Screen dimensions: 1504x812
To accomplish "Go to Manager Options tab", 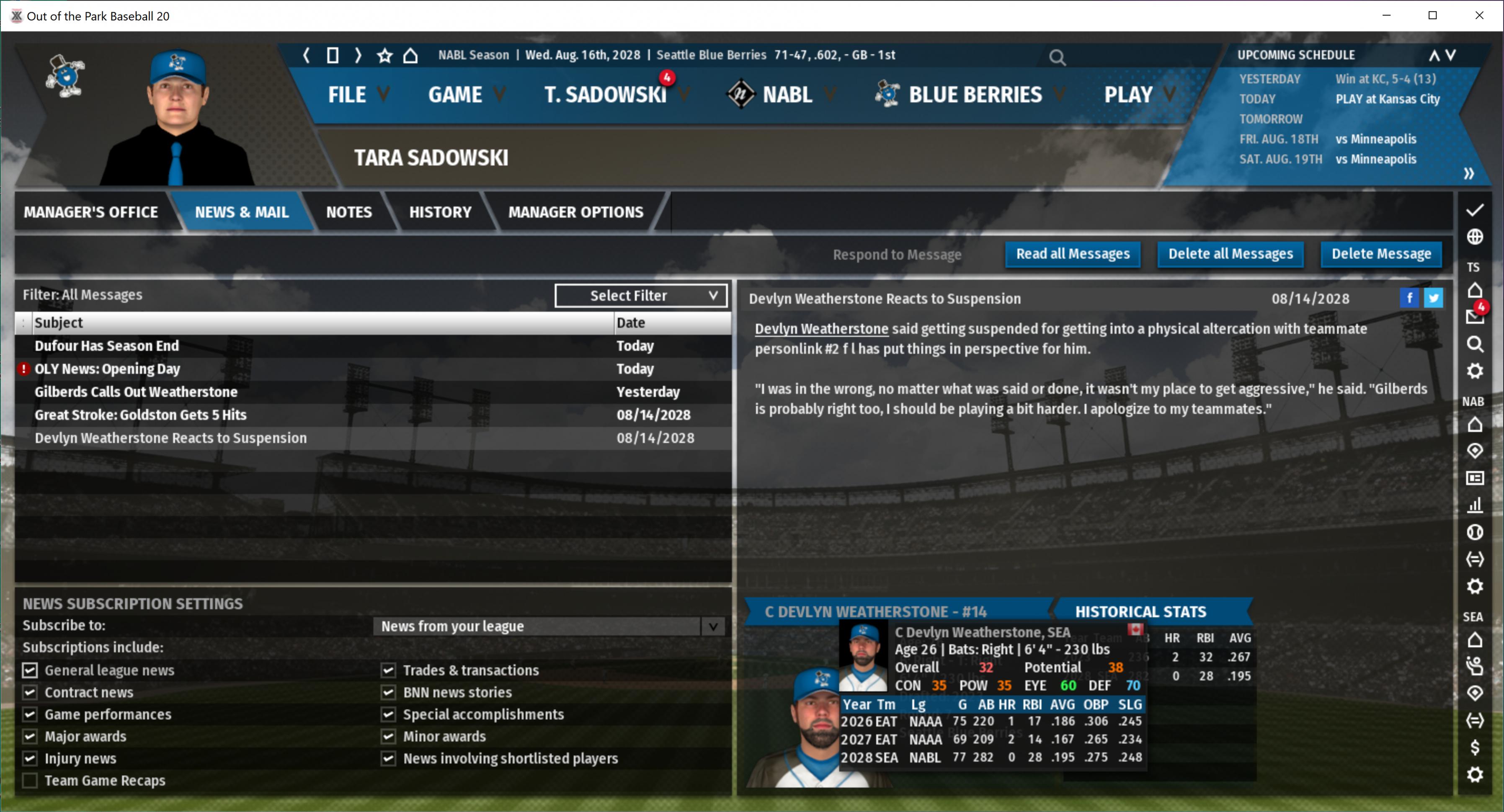I will coord(575,212).
